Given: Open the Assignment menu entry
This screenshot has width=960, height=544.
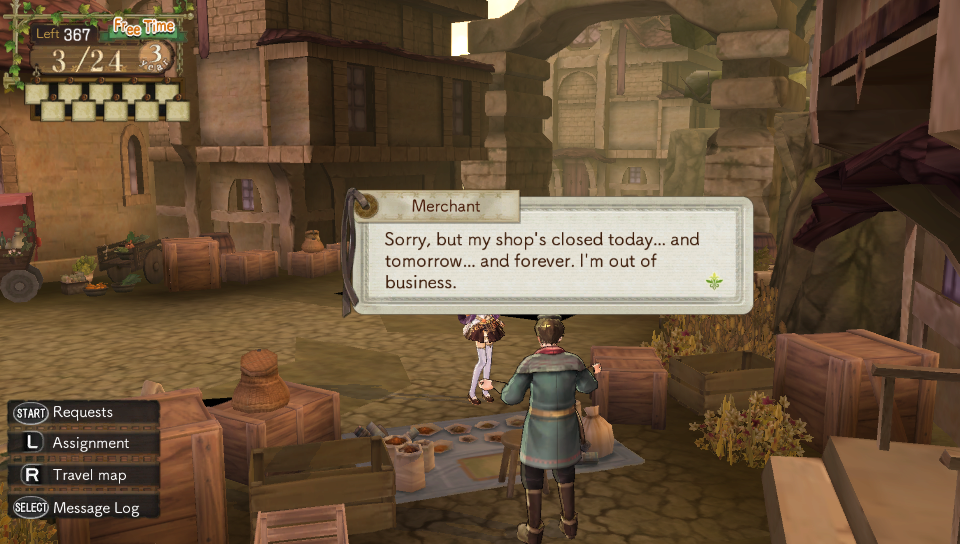Looking at the screenshot, I should coord(90,443).
